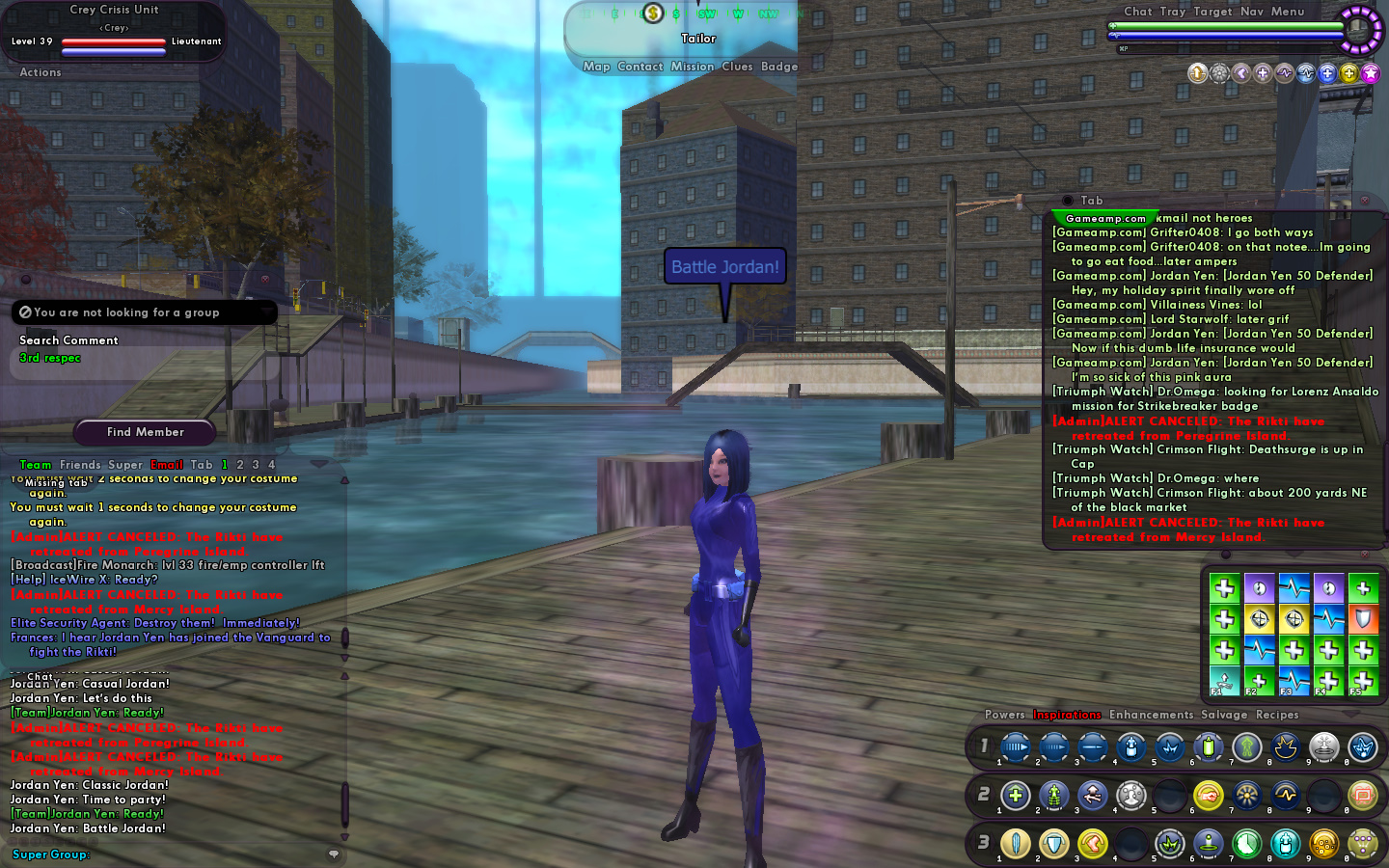
Task: Open the Enhancements window
Action: coord(1151,715)
